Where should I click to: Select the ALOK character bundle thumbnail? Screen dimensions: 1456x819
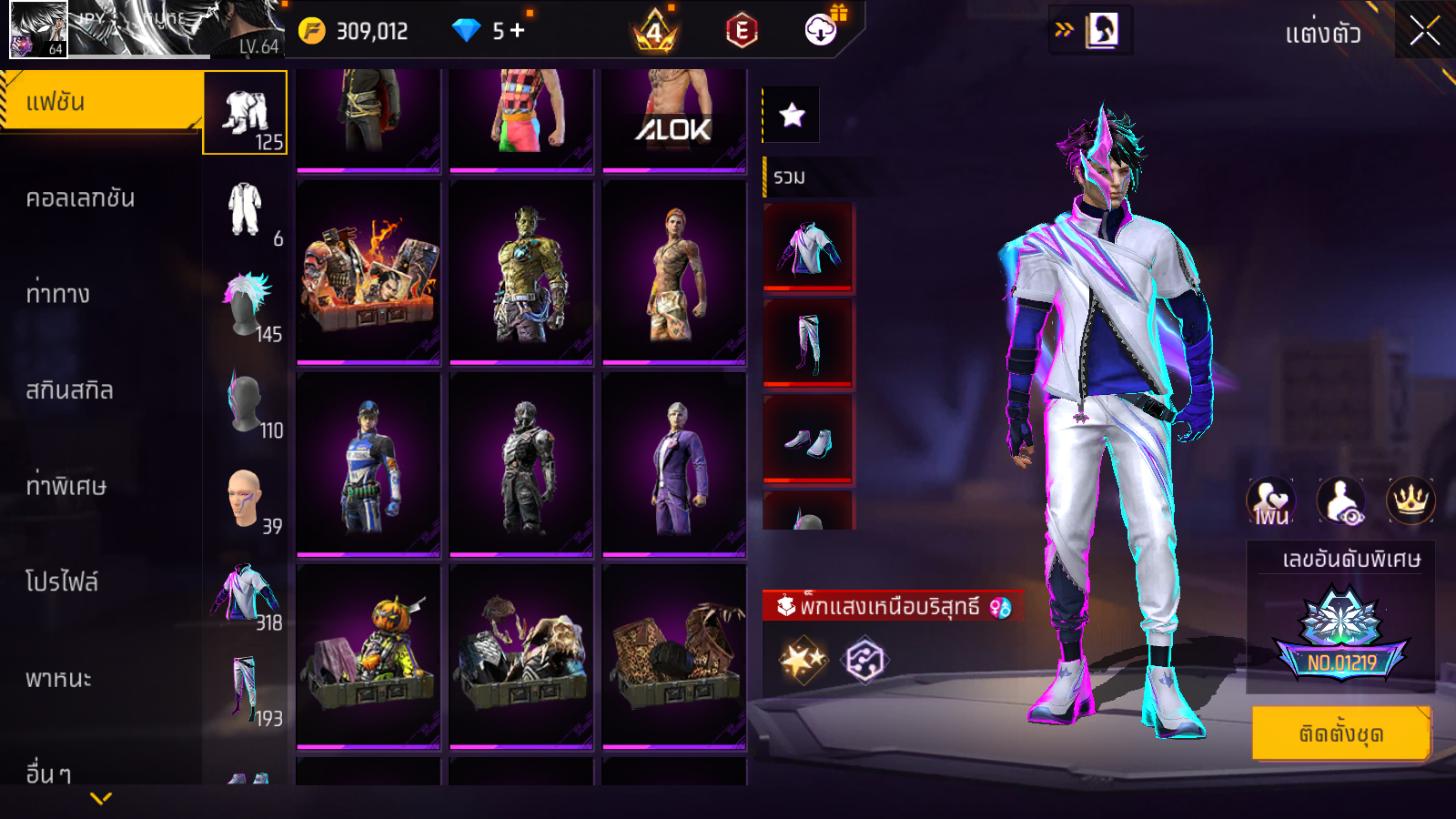pos(673,118)
